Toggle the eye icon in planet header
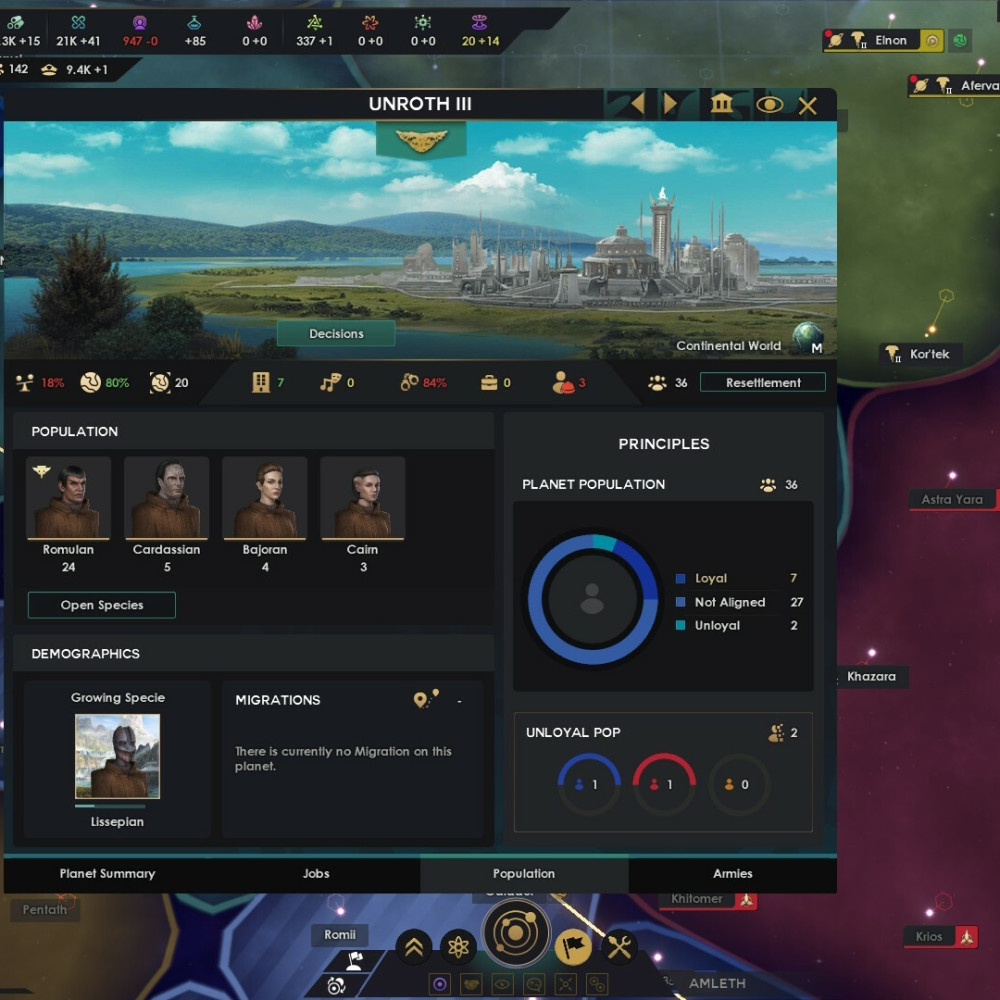The image size is (1000, 1000). pyautogui.click(x=769, y=104)
